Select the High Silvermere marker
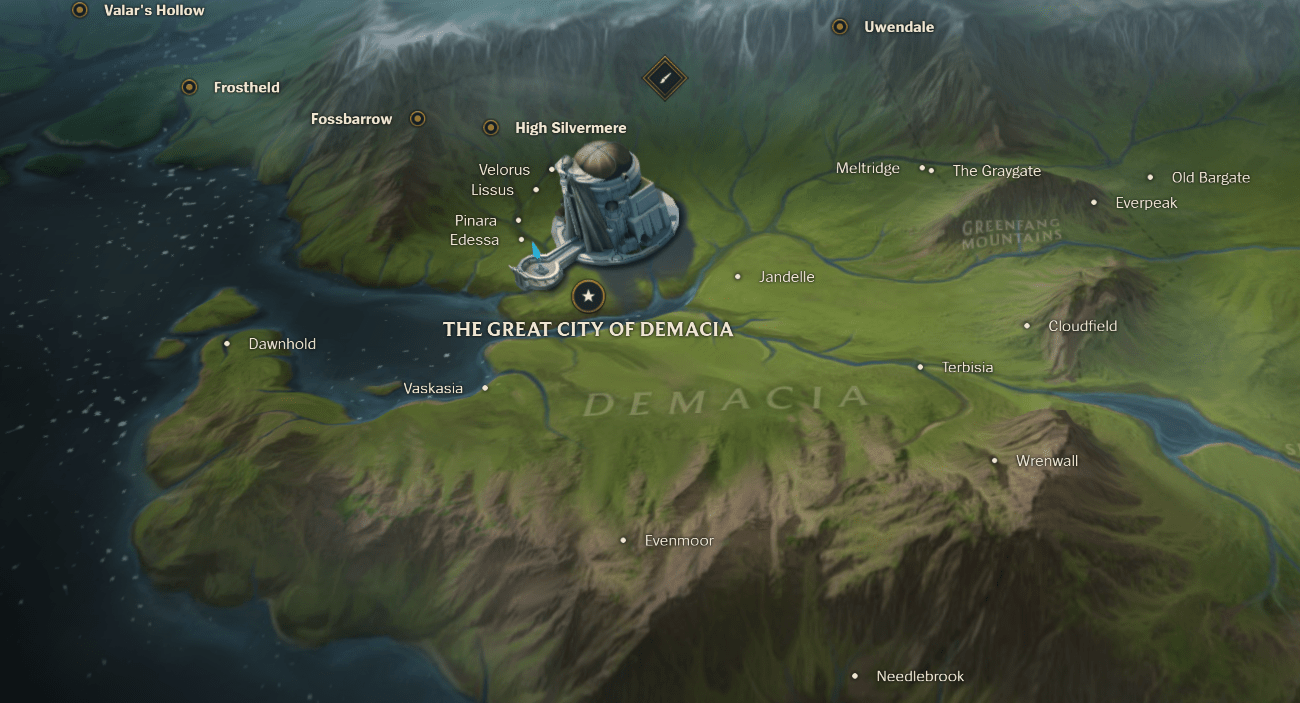The height and width of the screenshot is (703, 1300). [x=491, y=128]
